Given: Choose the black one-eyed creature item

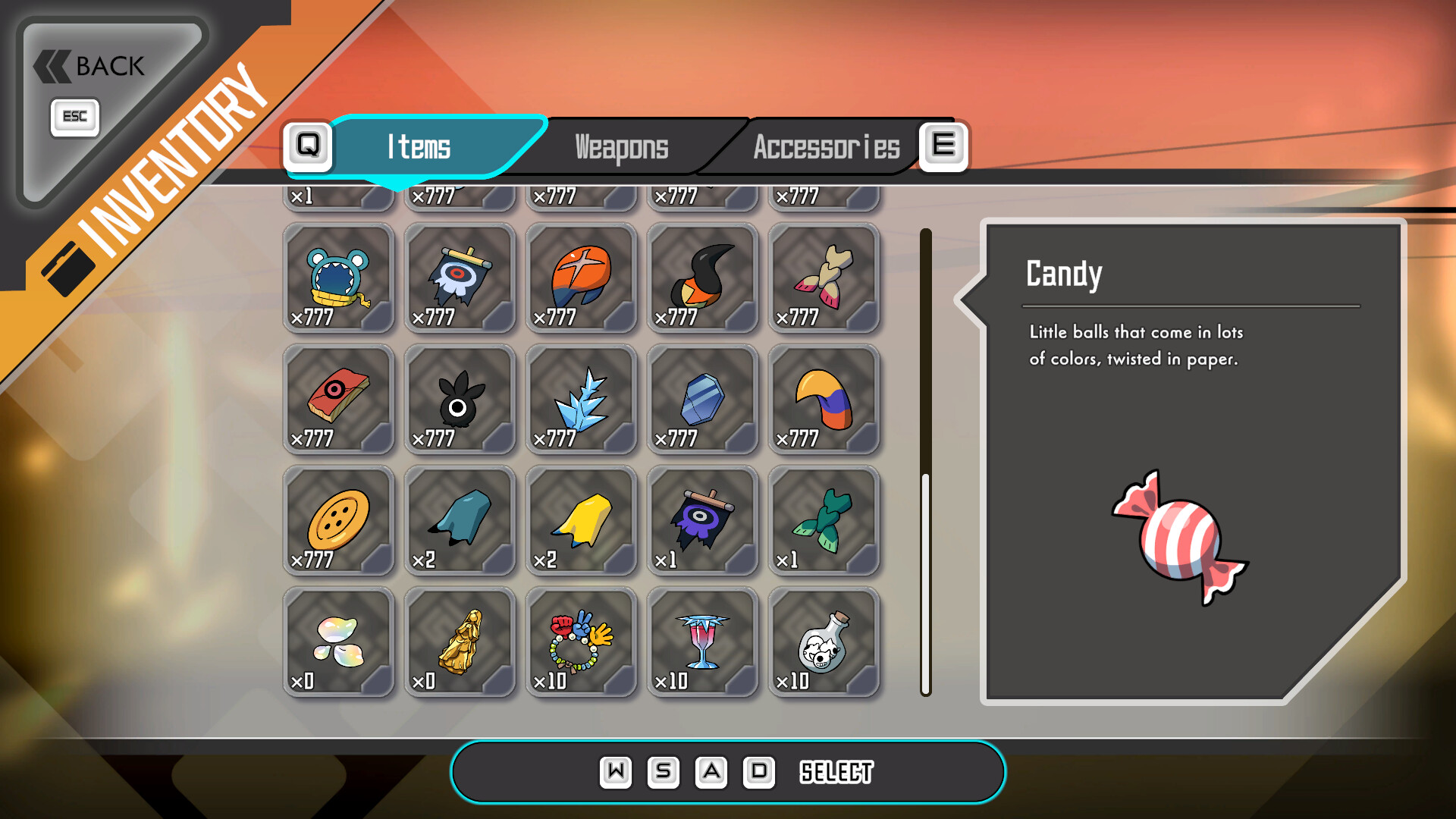Looking at the screenshot, I should point(460,400).
